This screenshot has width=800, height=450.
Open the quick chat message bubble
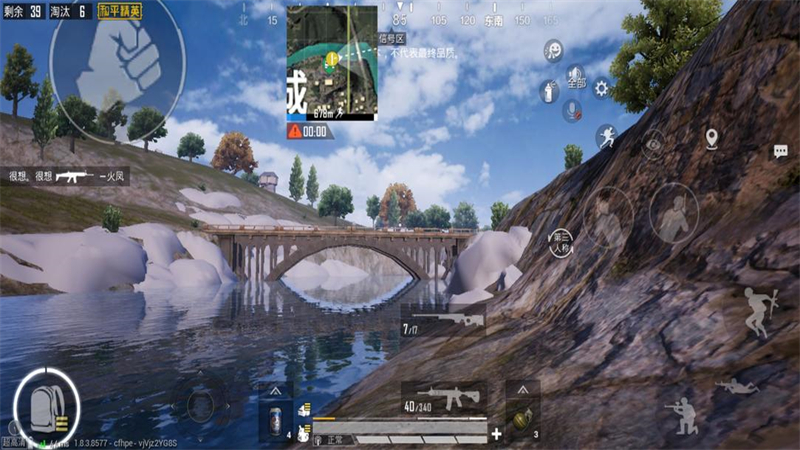pyautogui.click(x=780, y=151)
